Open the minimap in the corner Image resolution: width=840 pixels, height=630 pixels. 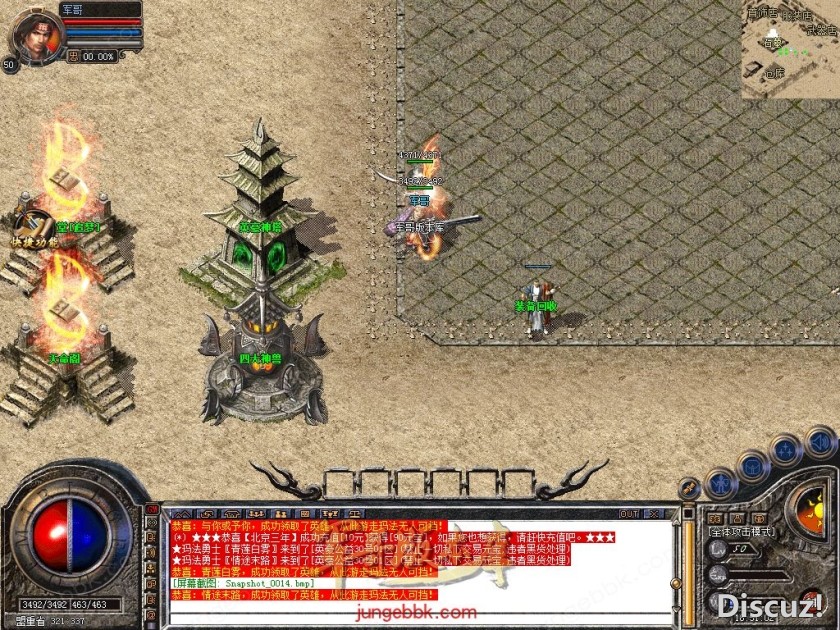tap(790, 48)
